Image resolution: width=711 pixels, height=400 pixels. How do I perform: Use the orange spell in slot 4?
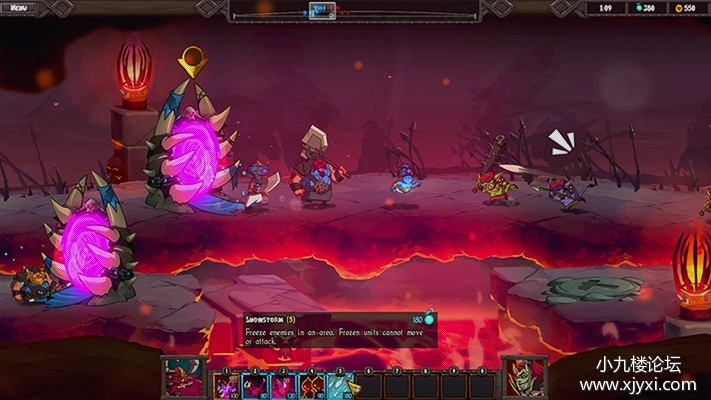(313, 384)
